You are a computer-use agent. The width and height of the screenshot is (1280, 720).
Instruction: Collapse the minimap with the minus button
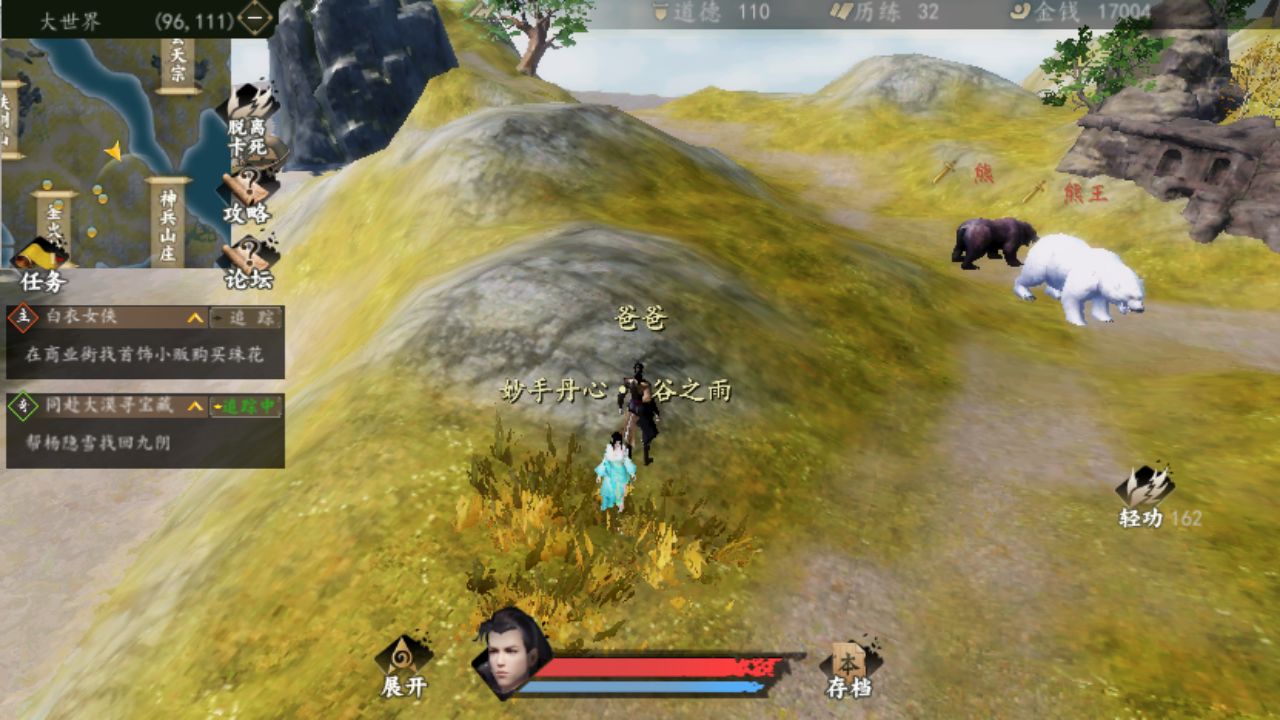(x=256, y=19)
